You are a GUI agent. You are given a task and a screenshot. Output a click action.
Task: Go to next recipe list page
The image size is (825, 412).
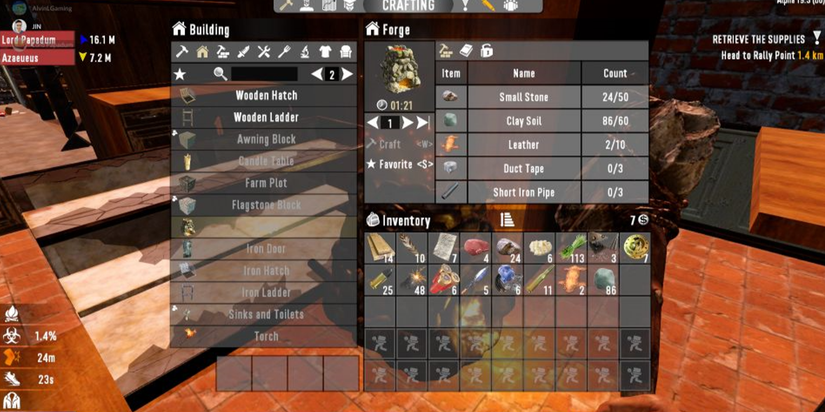point(348,74)
